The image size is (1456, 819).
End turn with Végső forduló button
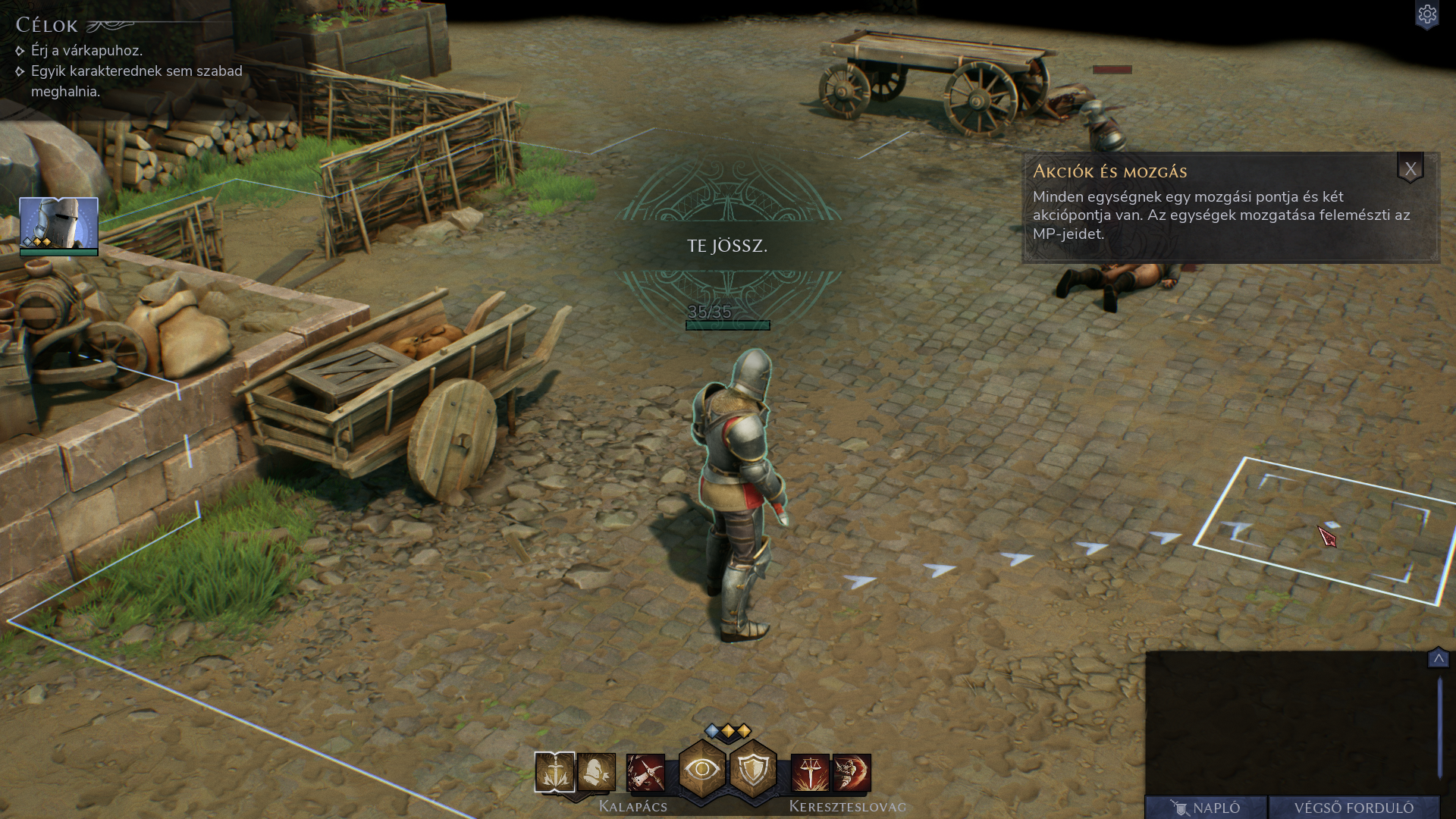point(1354,808)
